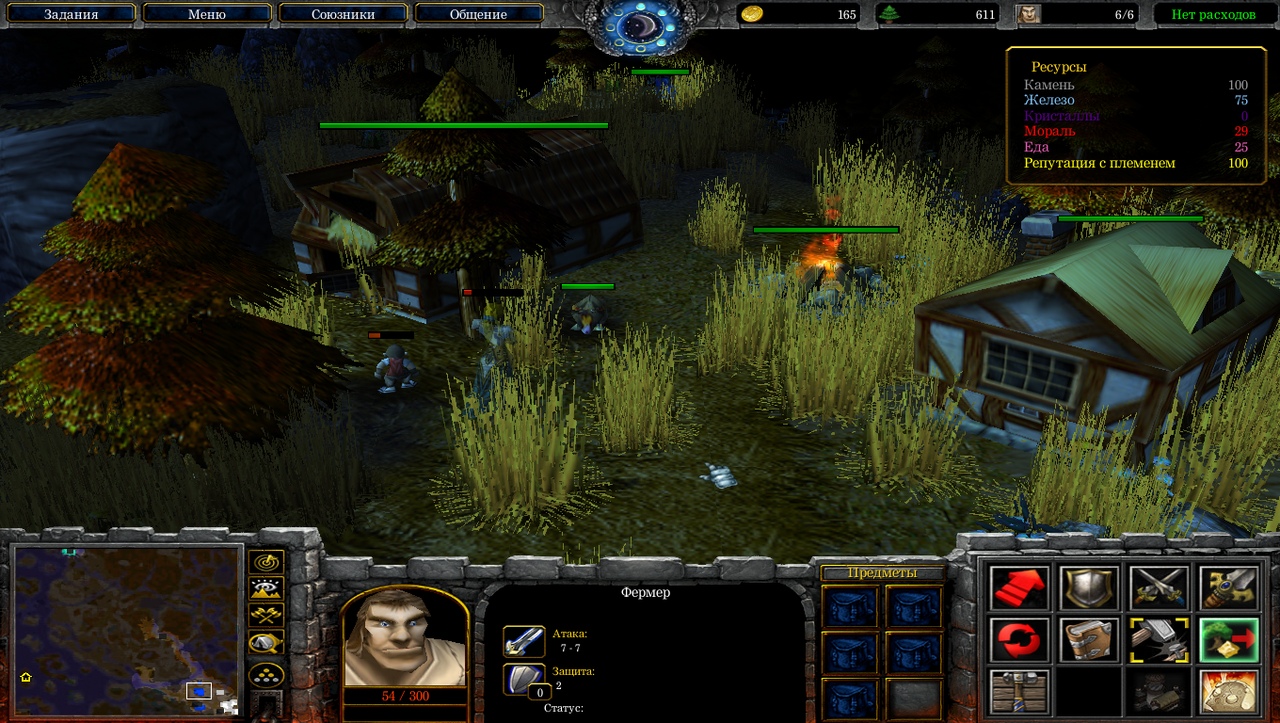This screenshot has width=1280, height=723.
Task: Toggle formation movement button (gold dots)
Action: click(266, 675)
